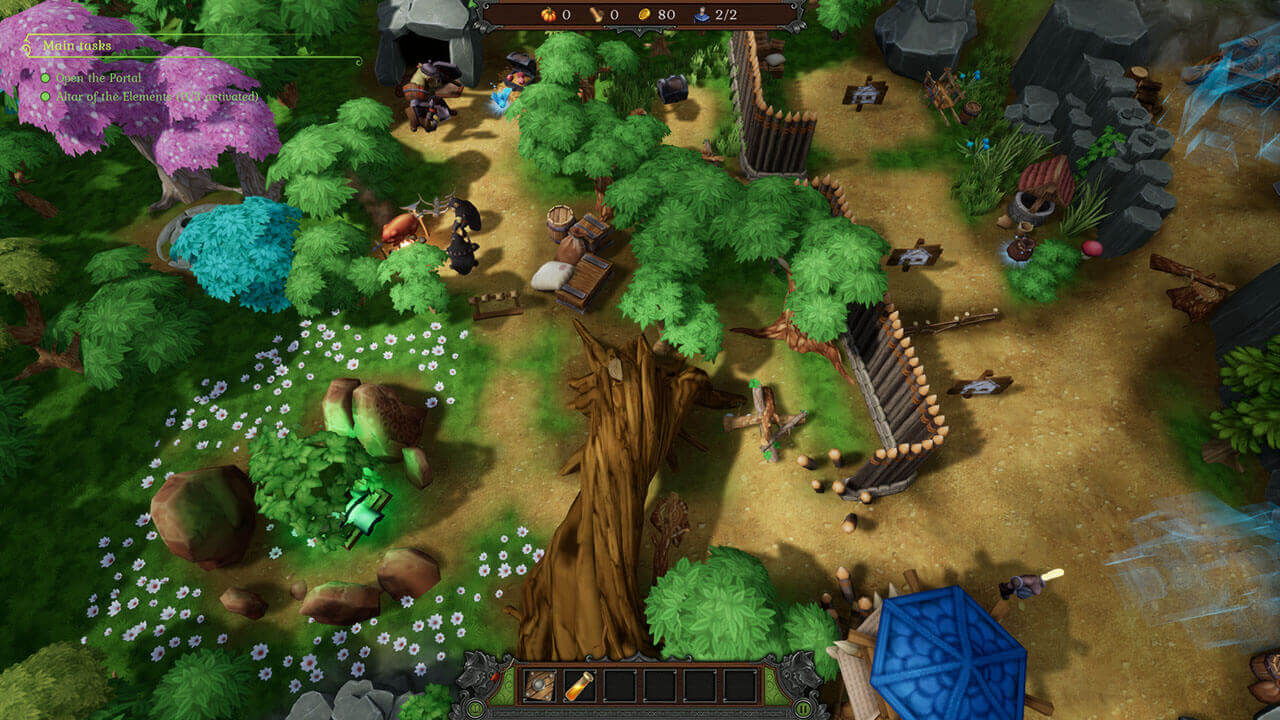The height and width of the screenshot is (720, 1280).
Task: Toggle the Main tasks header
Action: click(x=77, y=46)
